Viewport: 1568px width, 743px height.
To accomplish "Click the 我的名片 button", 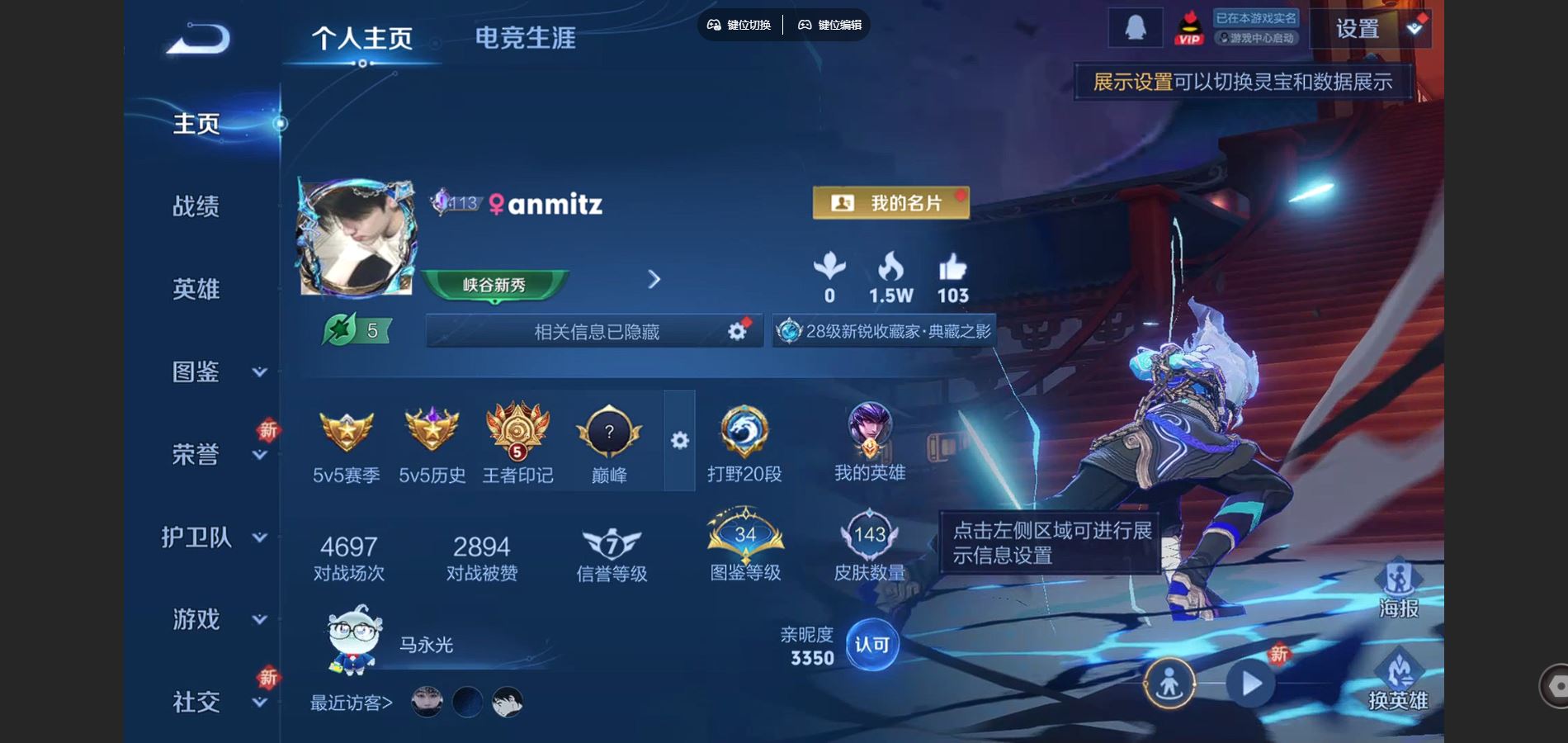I will [889, 201].
